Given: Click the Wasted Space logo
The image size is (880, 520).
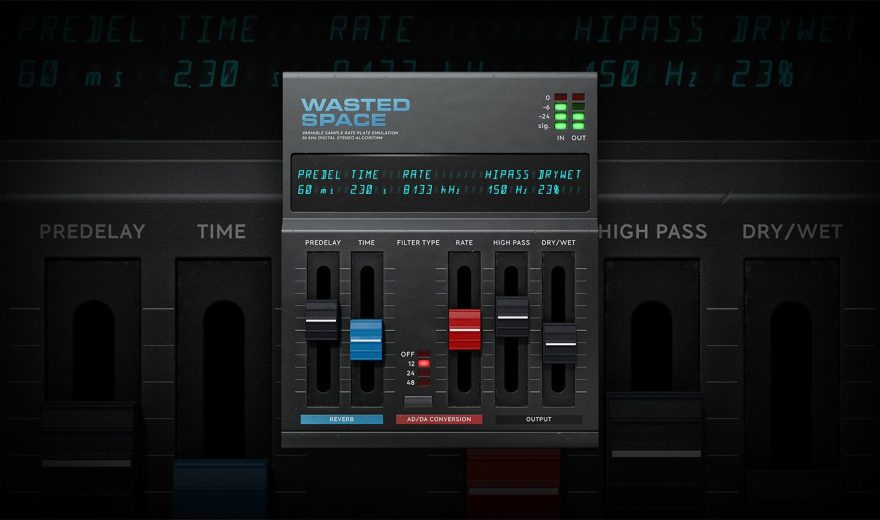Looking at the screenshot, I should (x=355, y=111).
